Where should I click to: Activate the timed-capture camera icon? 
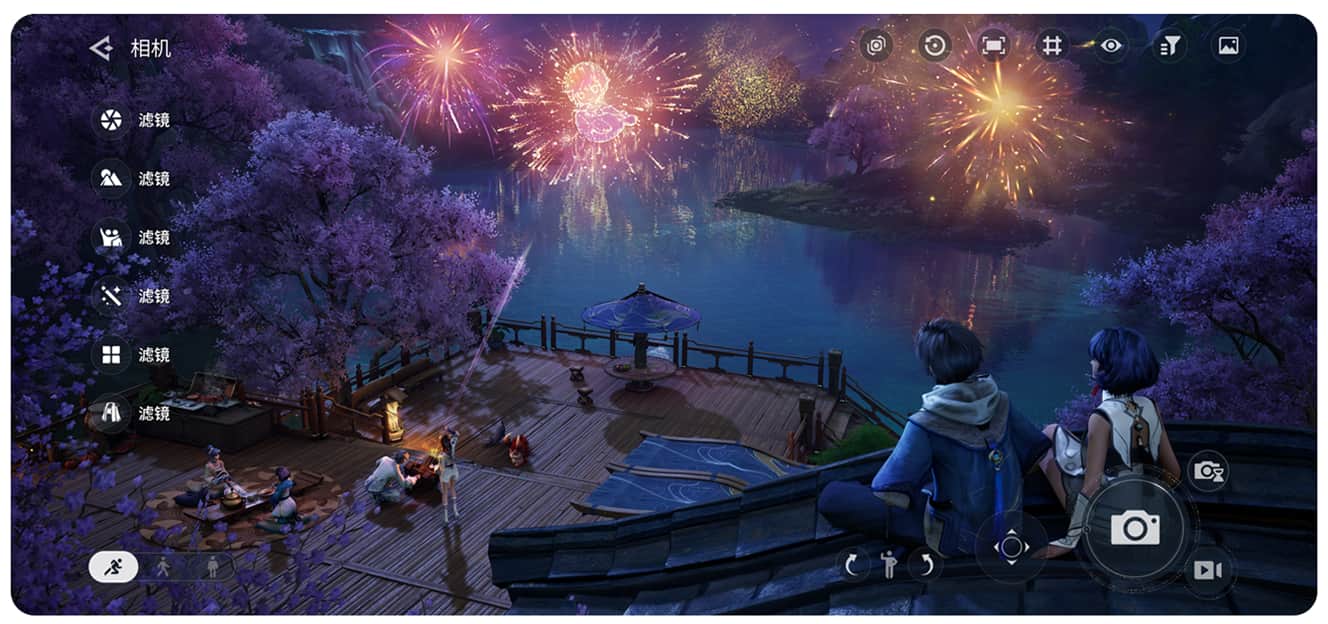tap(1208, 471)
